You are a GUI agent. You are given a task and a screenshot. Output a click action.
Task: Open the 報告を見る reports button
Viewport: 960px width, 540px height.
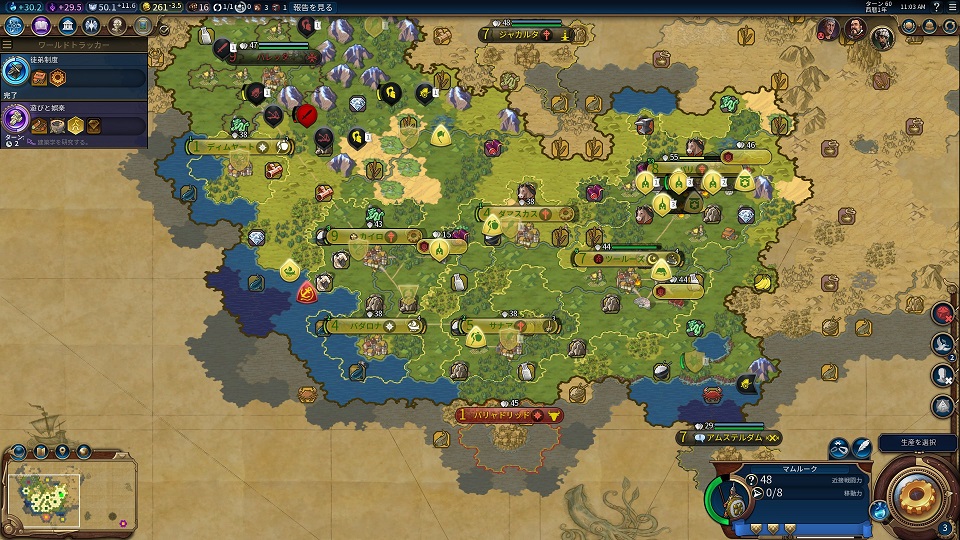313,7
